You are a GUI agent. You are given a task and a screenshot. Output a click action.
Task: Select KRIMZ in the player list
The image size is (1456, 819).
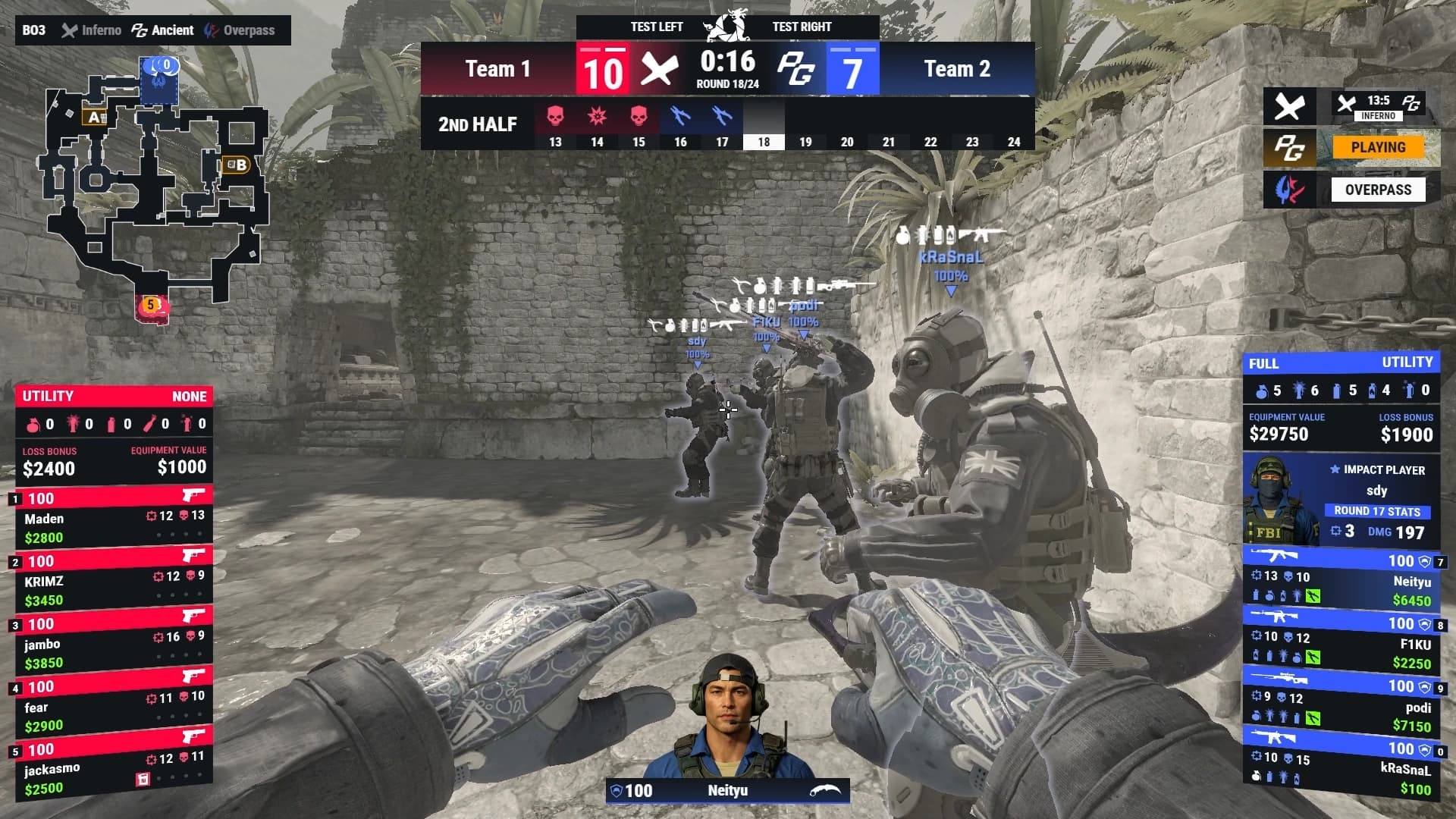[x=114, y=582]
